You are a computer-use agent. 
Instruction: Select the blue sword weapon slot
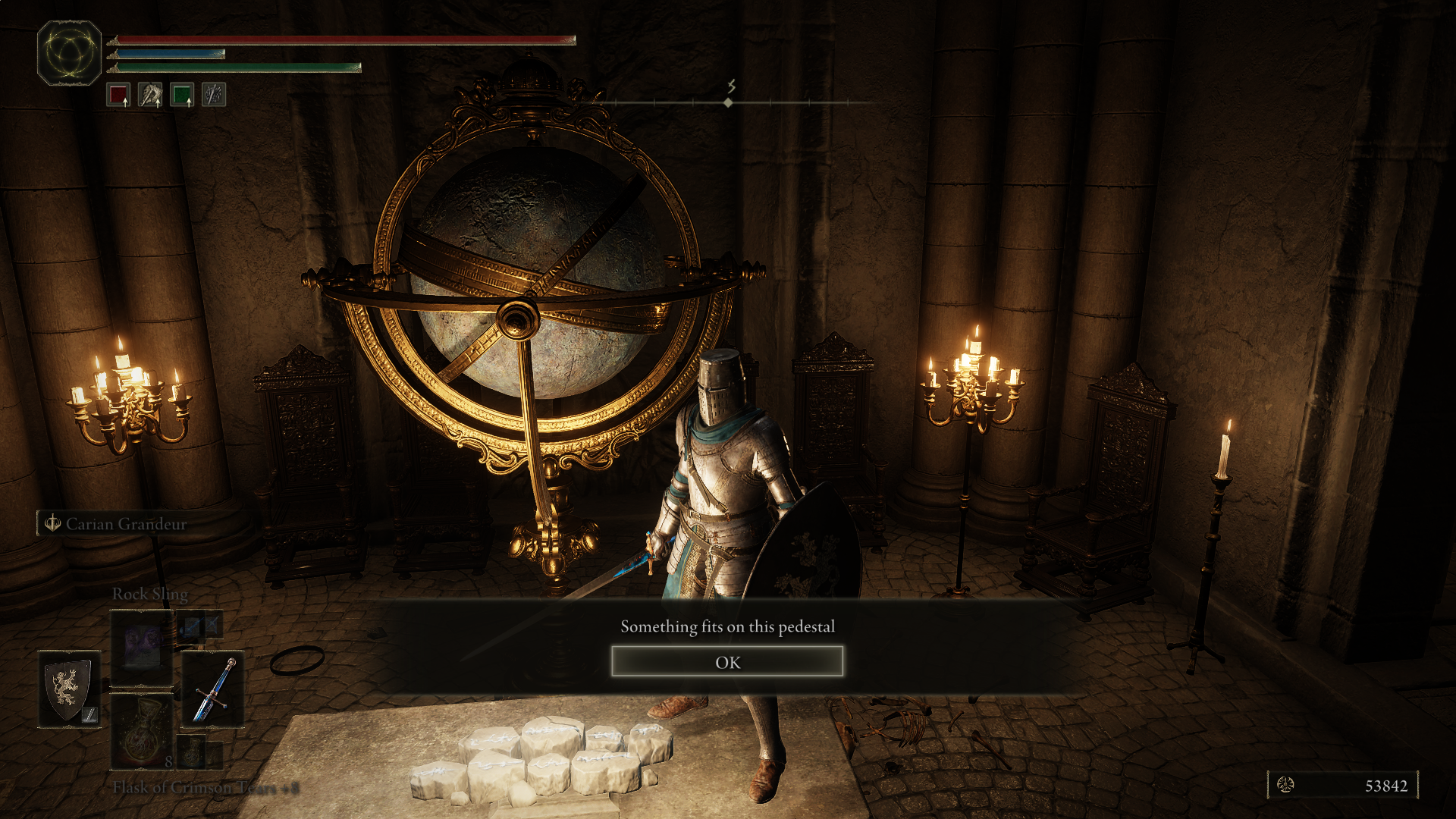point(213,689)
